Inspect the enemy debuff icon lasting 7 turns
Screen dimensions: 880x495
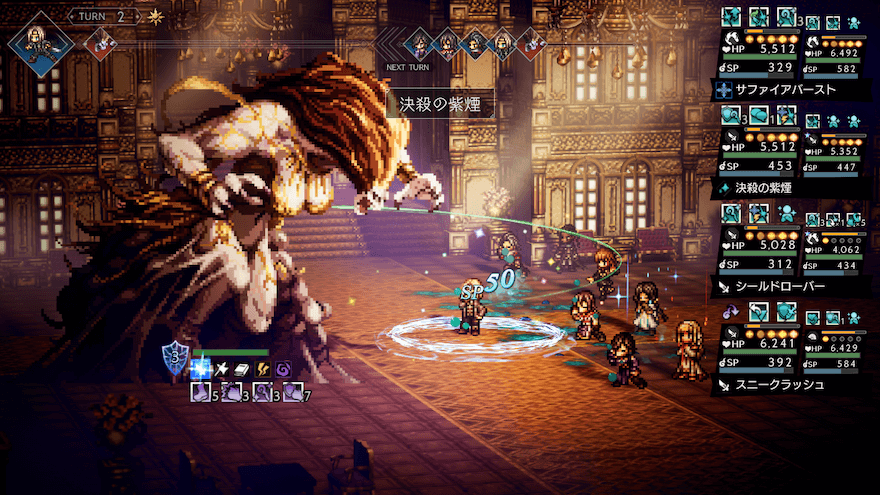tap(293, 393)
